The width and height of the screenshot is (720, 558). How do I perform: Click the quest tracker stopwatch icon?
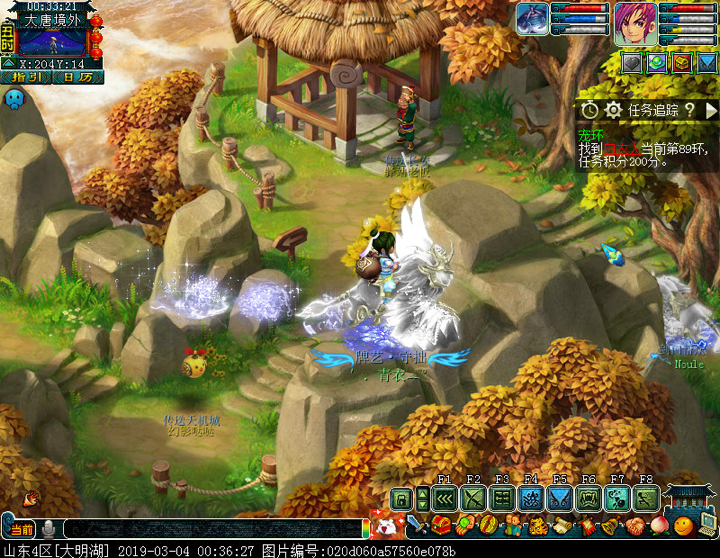coord(590,110)
